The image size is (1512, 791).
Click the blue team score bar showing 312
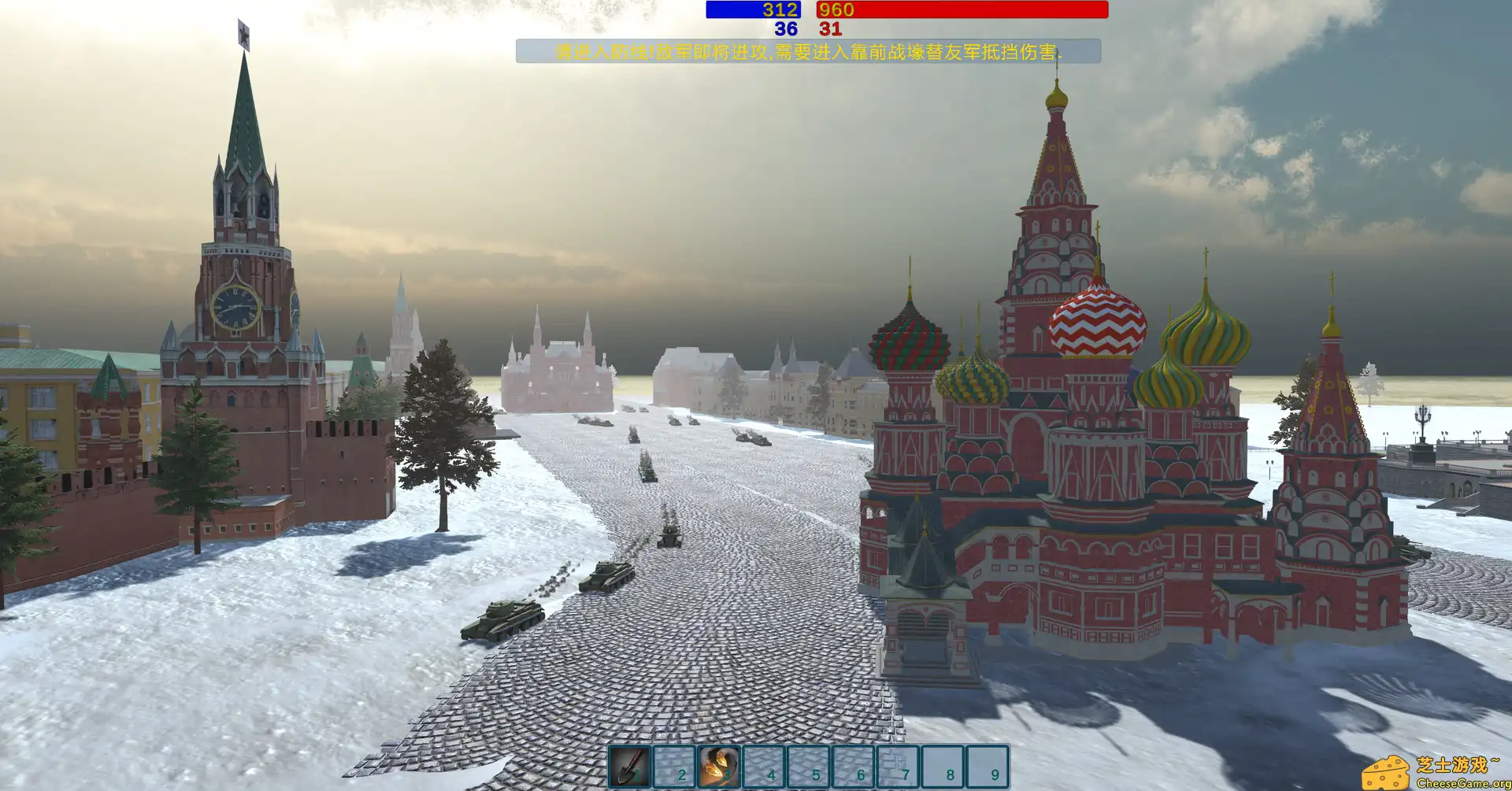(x=754, y=10)
